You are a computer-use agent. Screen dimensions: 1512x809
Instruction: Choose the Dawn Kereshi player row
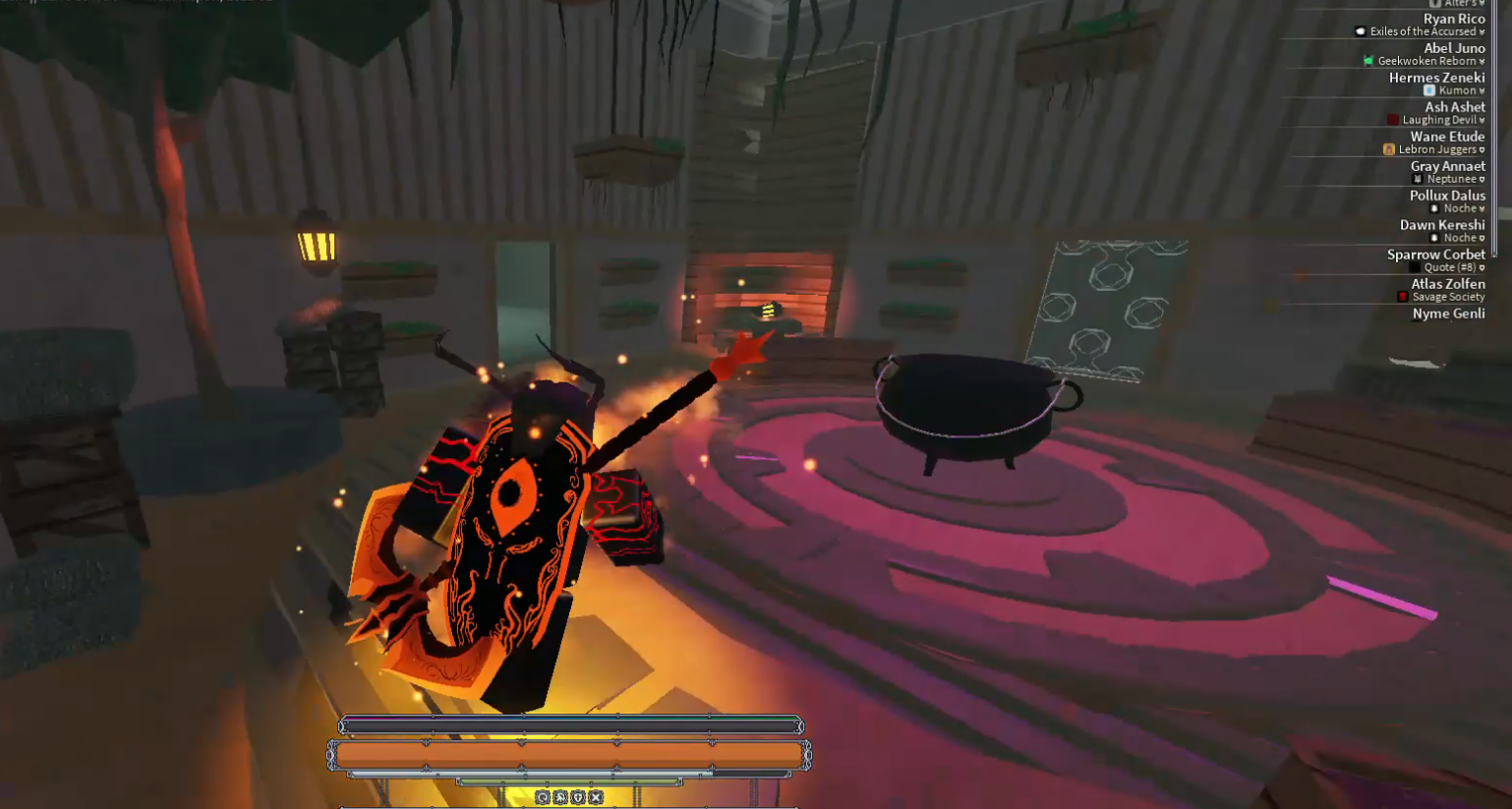coord(1441,226)
